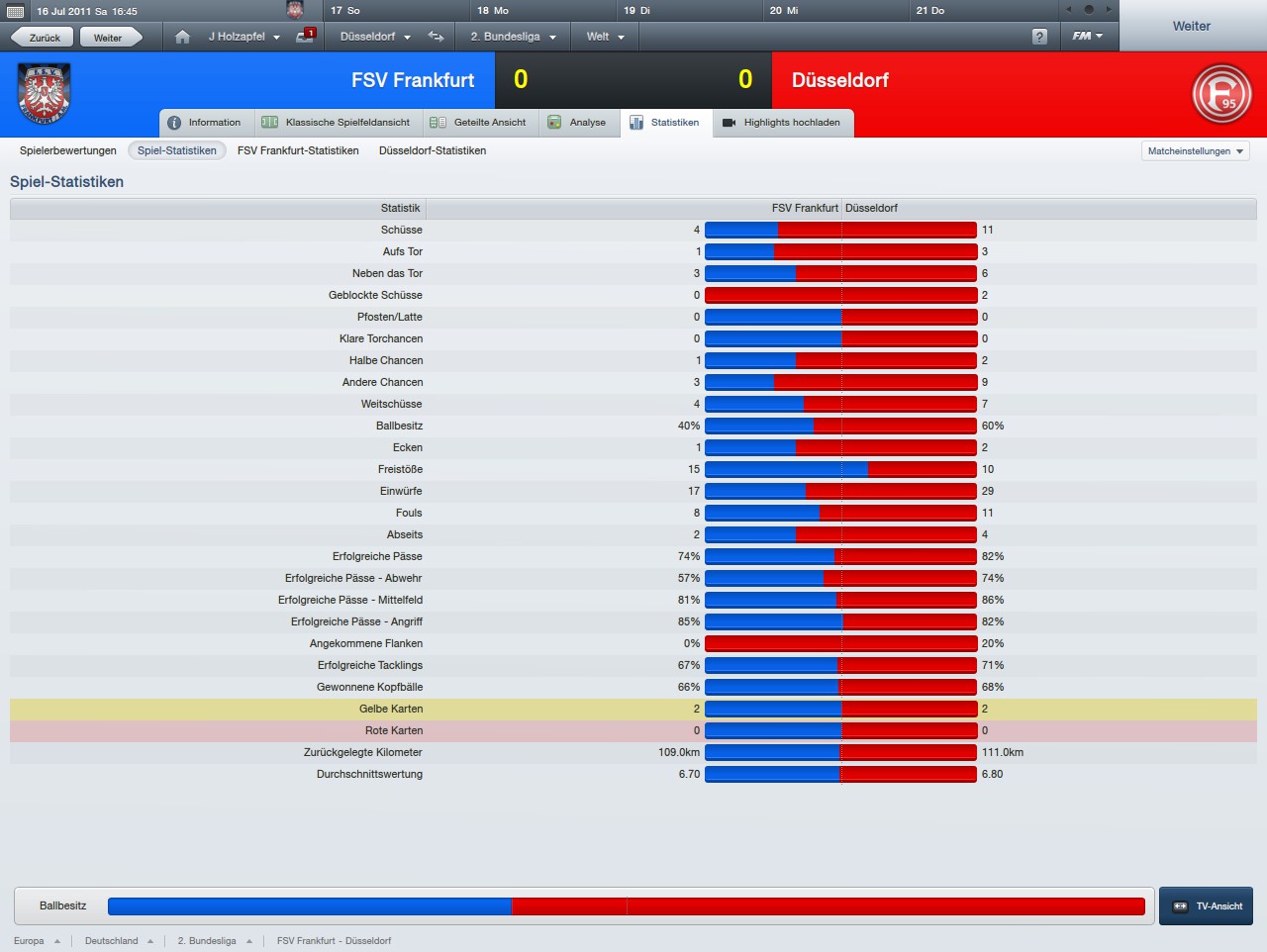The height and width of the screenshot is (952, 1267).
Task: Click the question mark help button
Action: 1039,37
